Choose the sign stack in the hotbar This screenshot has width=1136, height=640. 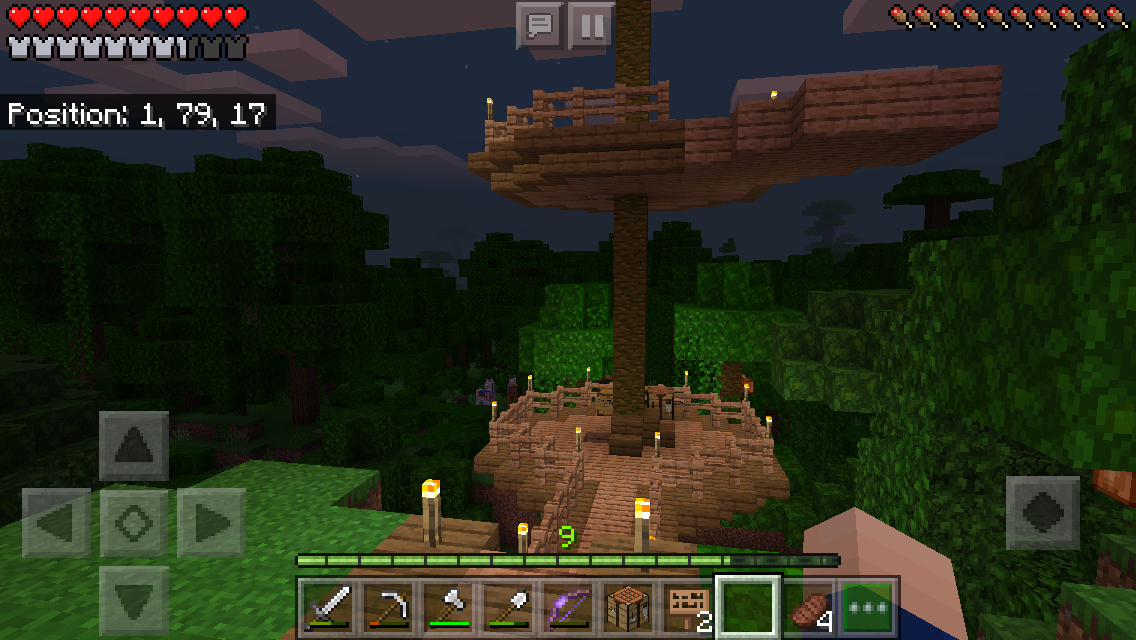[688, 606]
